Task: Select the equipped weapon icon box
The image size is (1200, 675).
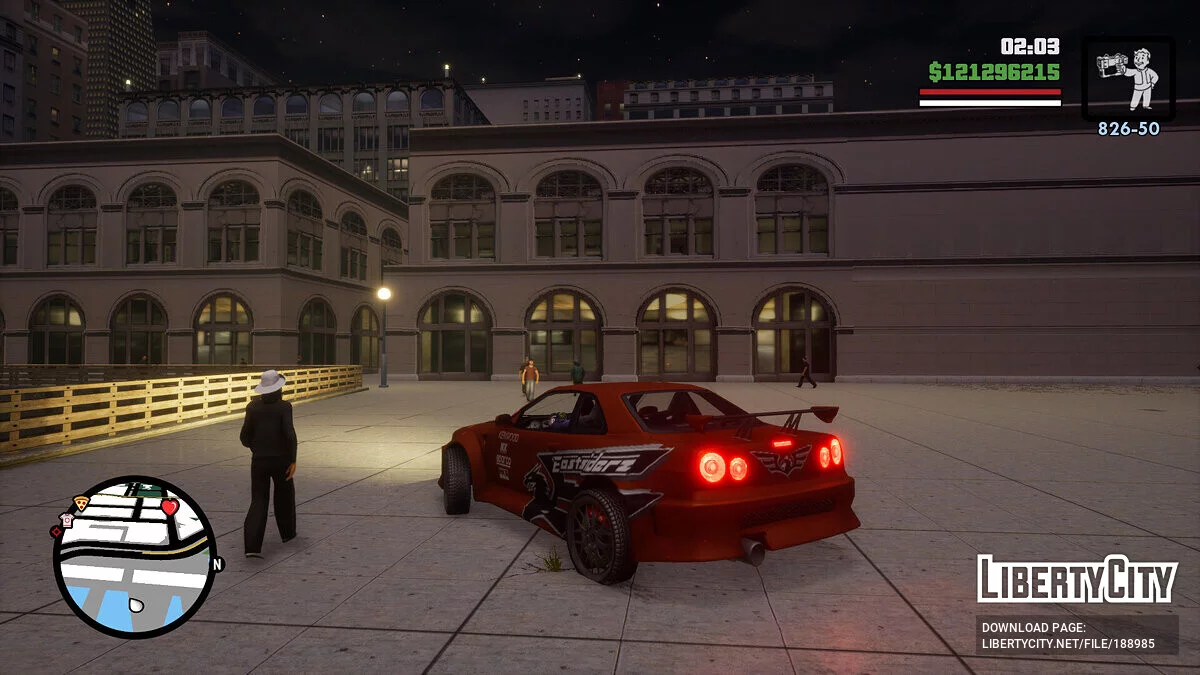Action: 1128,79
